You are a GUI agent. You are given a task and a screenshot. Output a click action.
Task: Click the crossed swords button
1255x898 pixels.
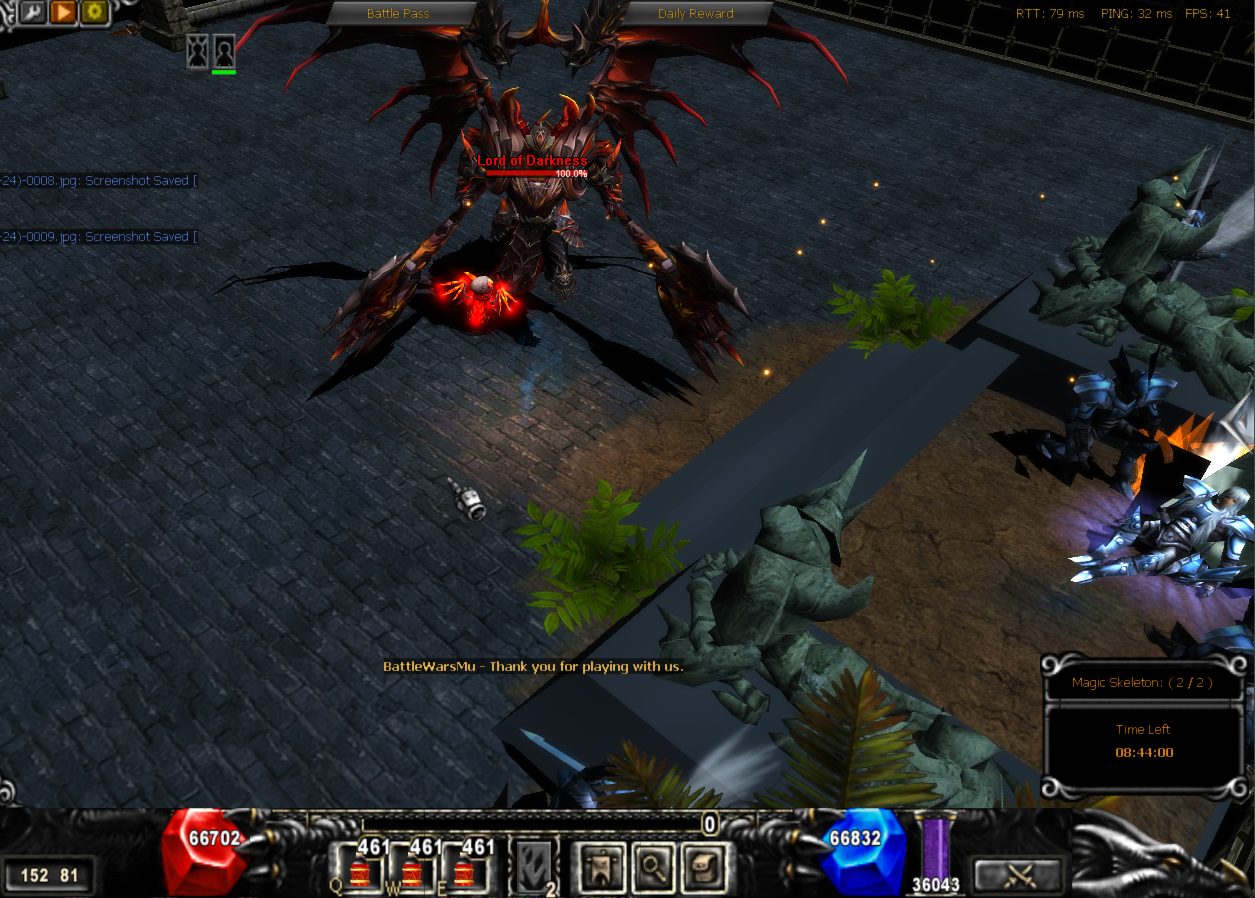(x=1018, y=875)
